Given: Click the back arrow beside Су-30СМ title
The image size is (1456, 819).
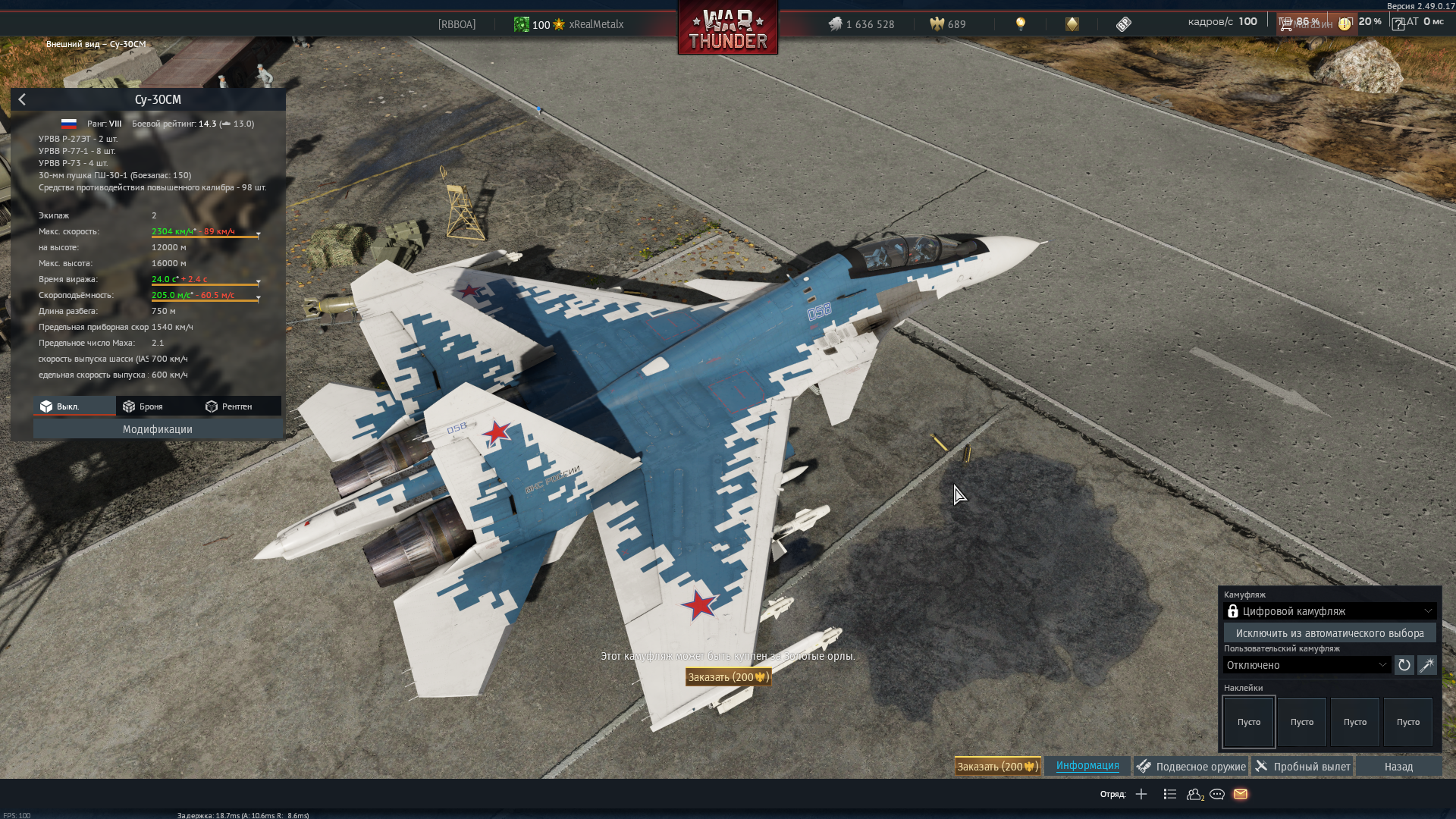Looking at the screenshot, I should pos(22,100).
